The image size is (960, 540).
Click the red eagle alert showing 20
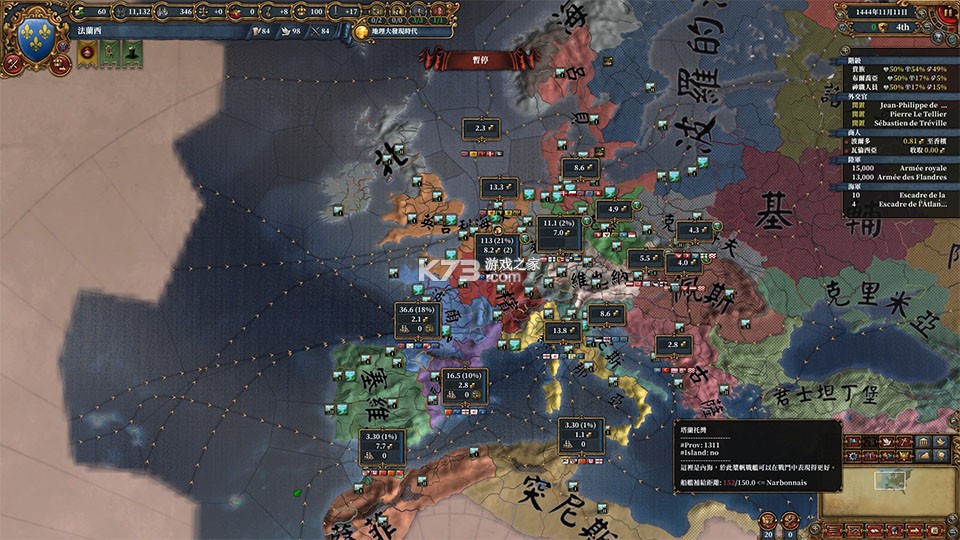(x=767, y=521)
